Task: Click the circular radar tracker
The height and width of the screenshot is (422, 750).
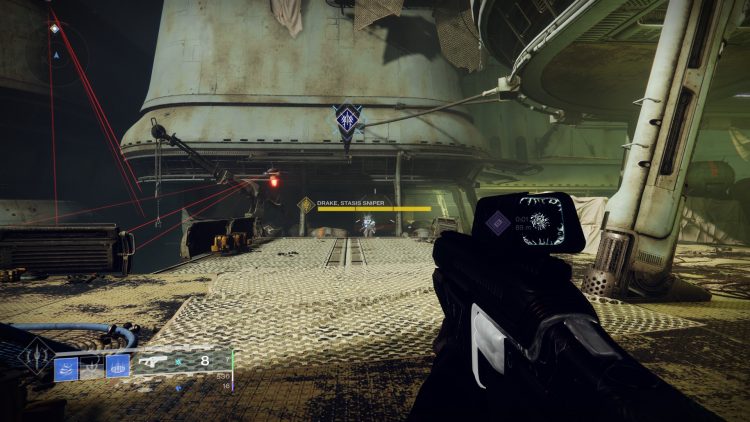Action: tap(56, 51)
